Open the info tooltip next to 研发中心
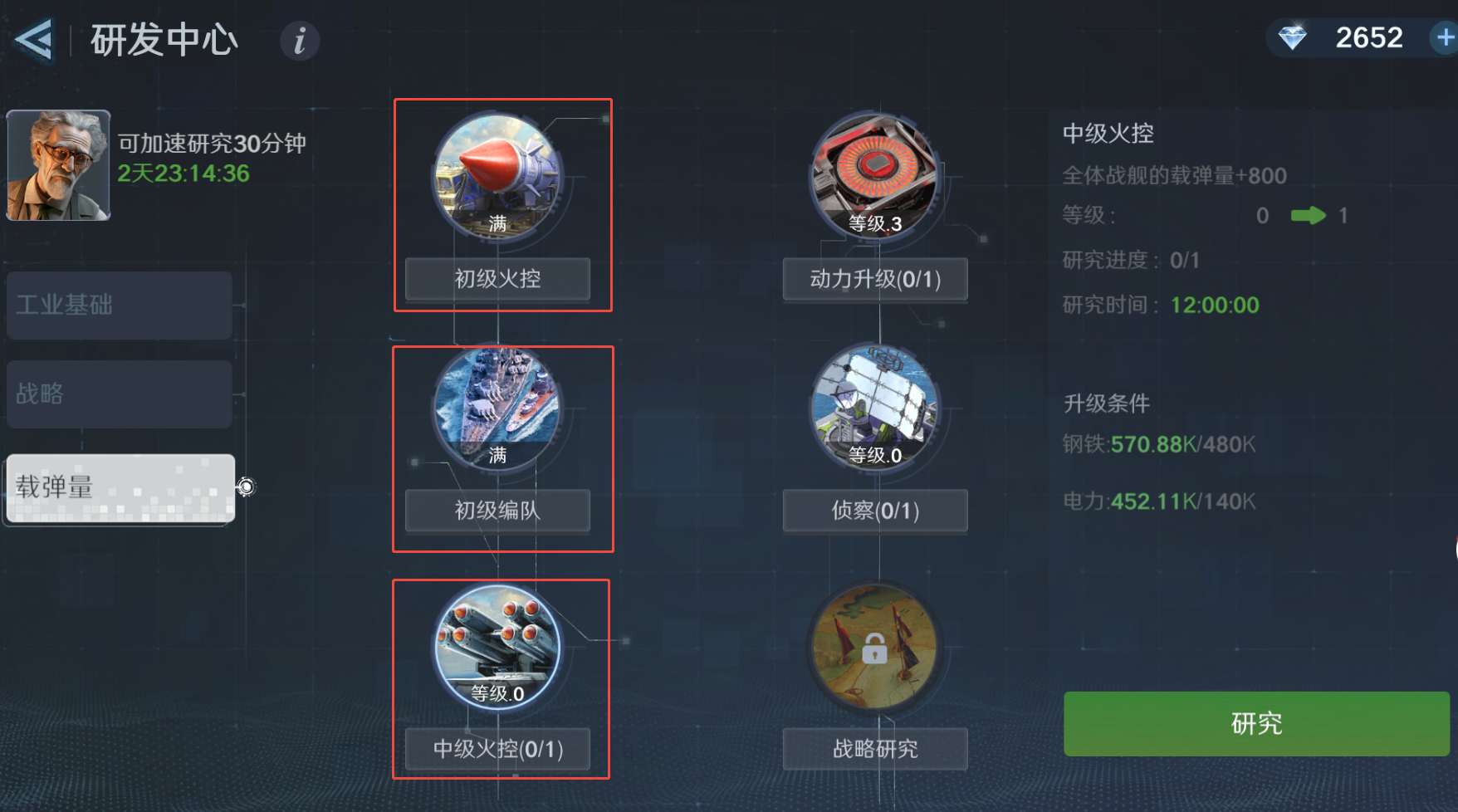This screenshot has width=1458, height=812. [x=299, y=40]
